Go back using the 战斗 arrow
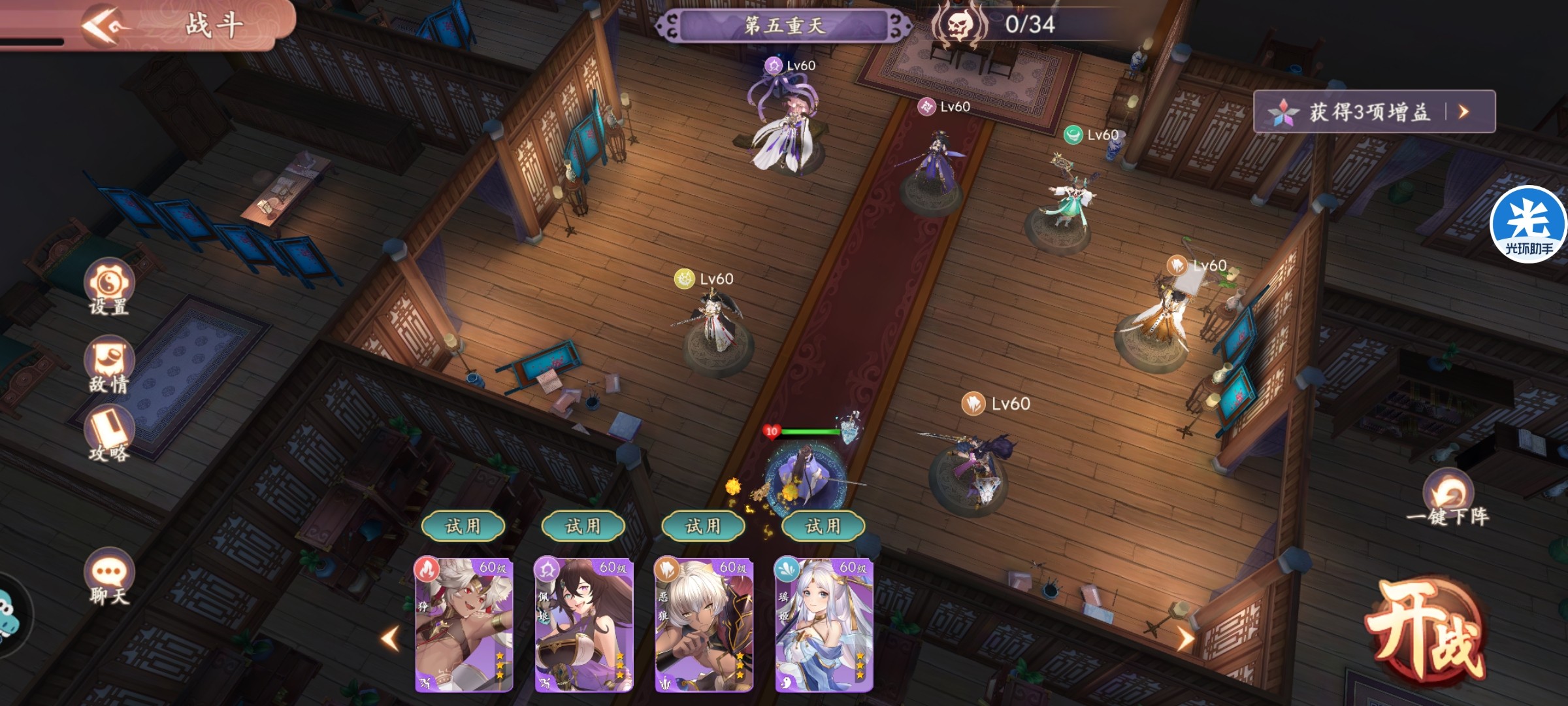The height and width of the screenshot is (706, 1568). point(103,25)
